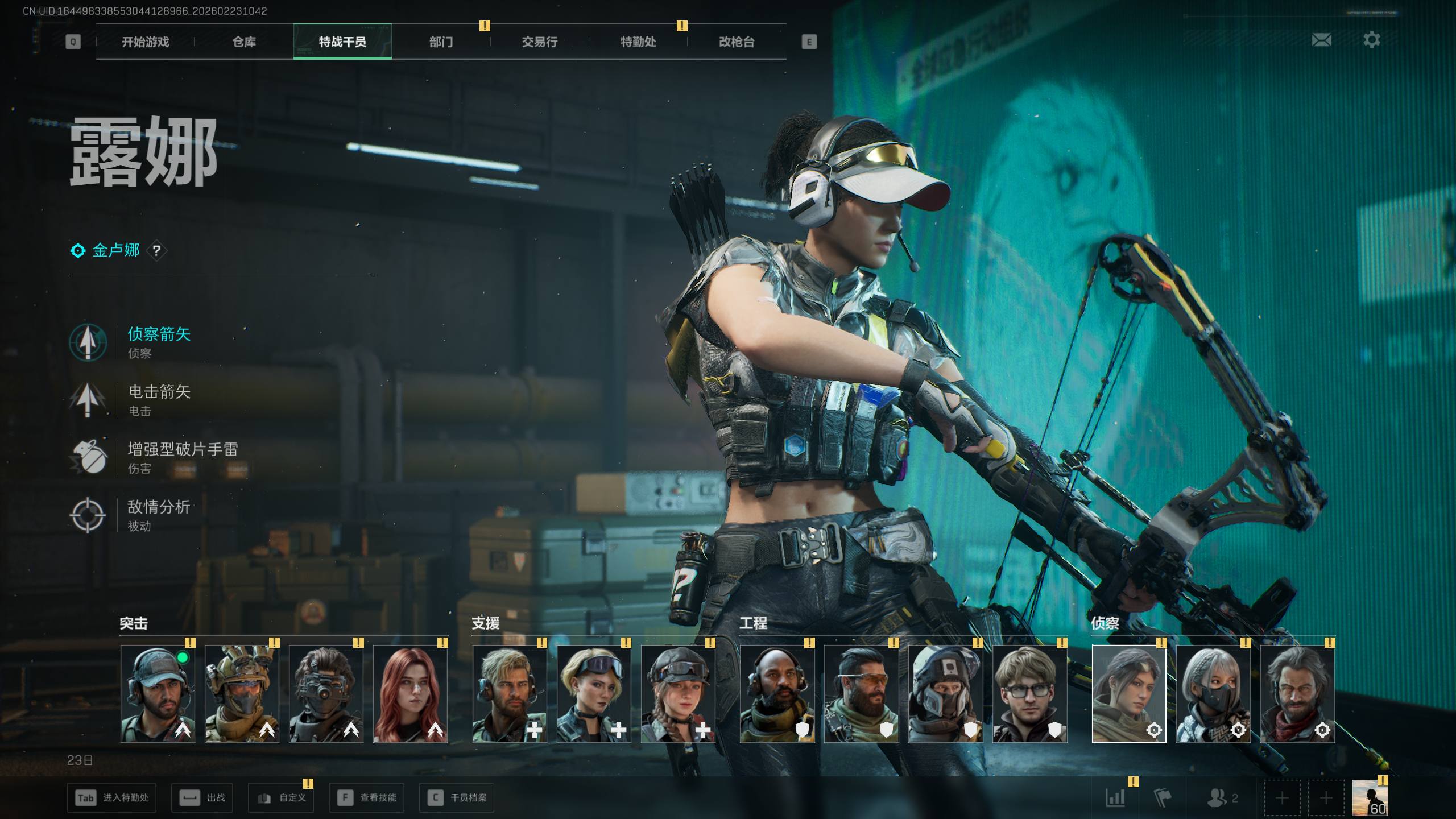Open the 部门 tab
Image resolution: width=1456 pixels, height=819 pixels.
pyautogui.click(x=441, y=42)
